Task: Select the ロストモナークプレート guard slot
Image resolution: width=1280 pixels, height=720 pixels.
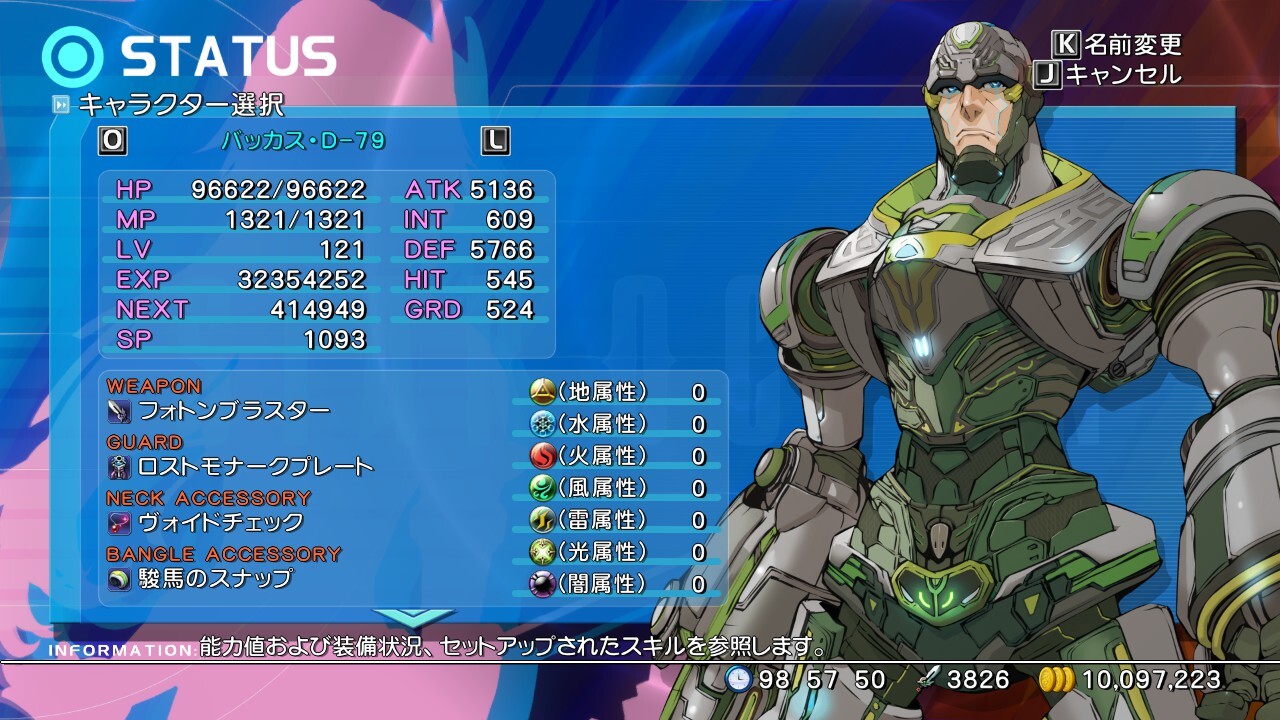Action: [x=255, y=466]
